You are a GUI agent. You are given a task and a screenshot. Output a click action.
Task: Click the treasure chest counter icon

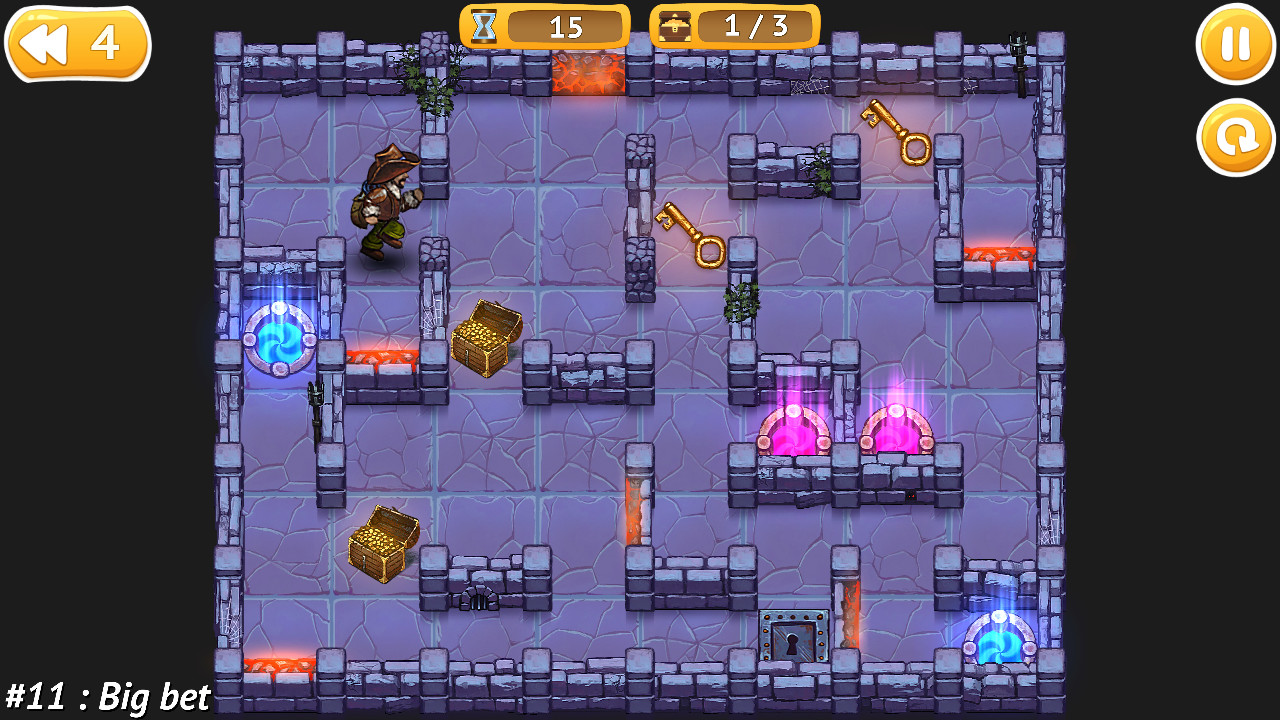[x=677, y=27]
